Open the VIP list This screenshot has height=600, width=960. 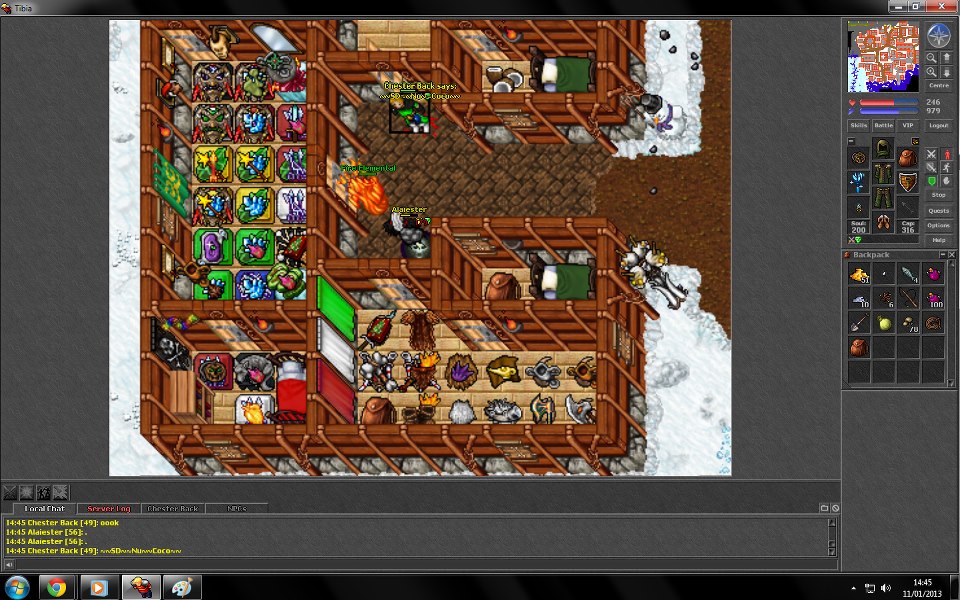[908, 126]
